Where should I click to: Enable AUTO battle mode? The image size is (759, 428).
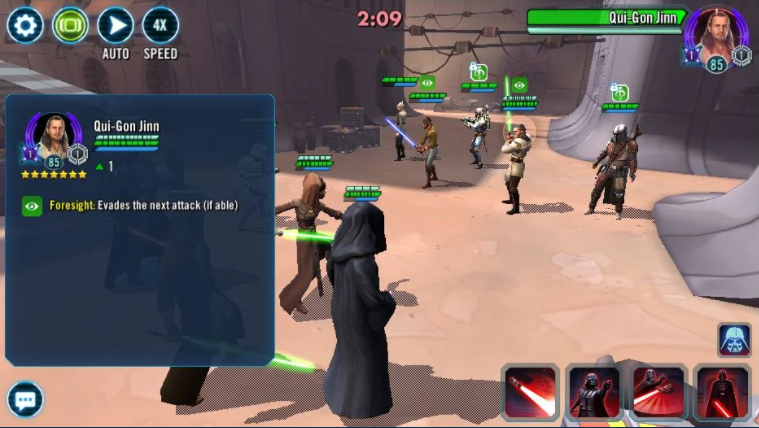point(116,25)
